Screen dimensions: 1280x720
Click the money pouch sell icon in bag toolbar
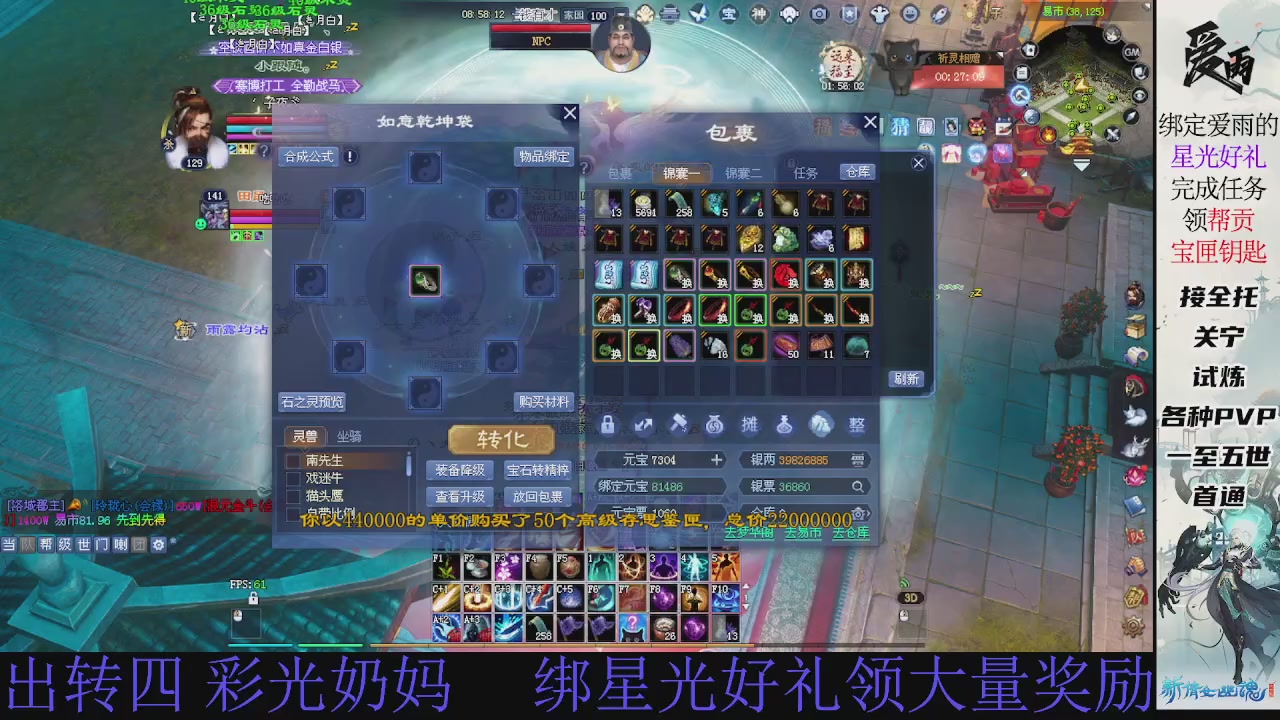click(716, 425)
